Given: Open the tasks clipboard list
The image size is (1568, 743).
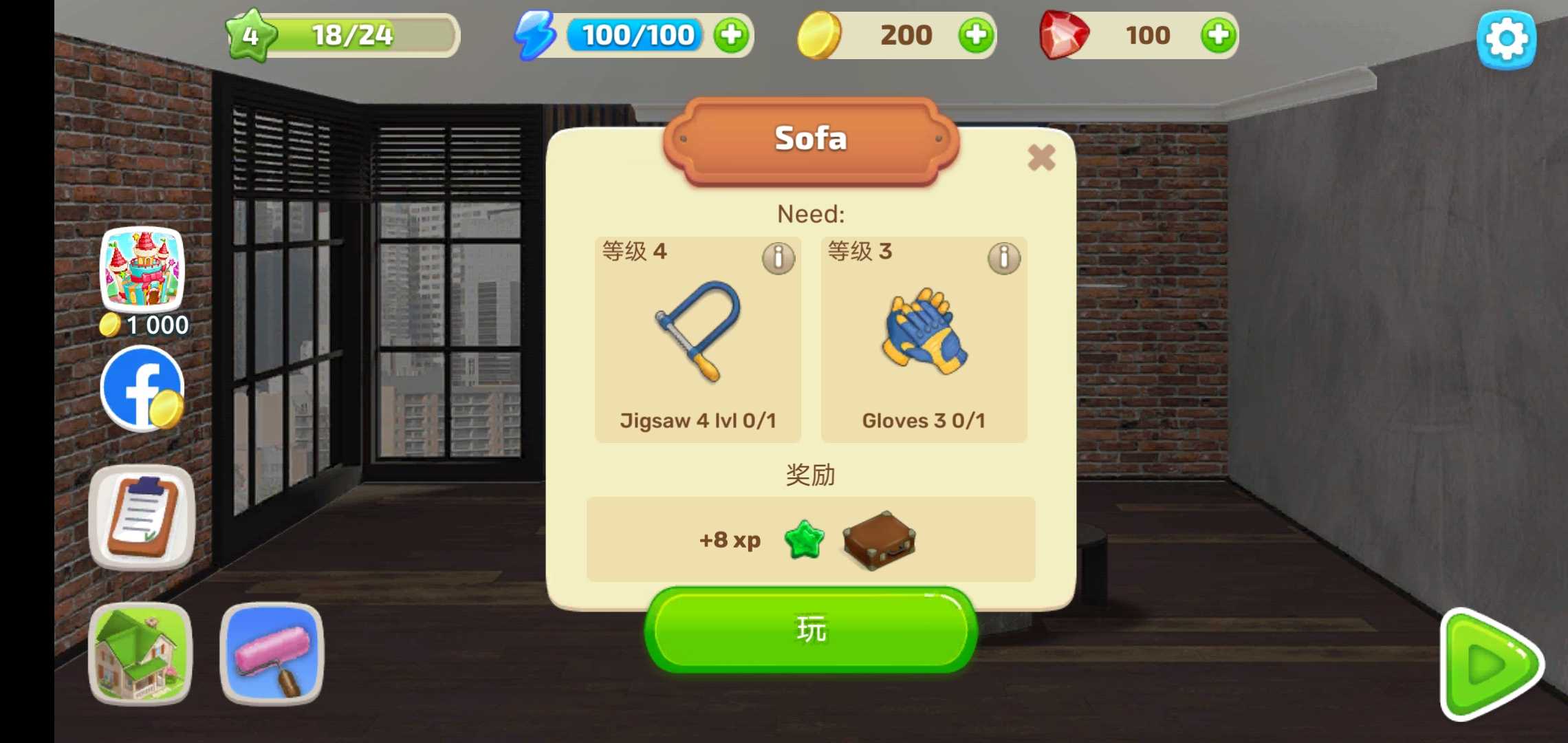Looking at the screenshot, I should point(141,517).
